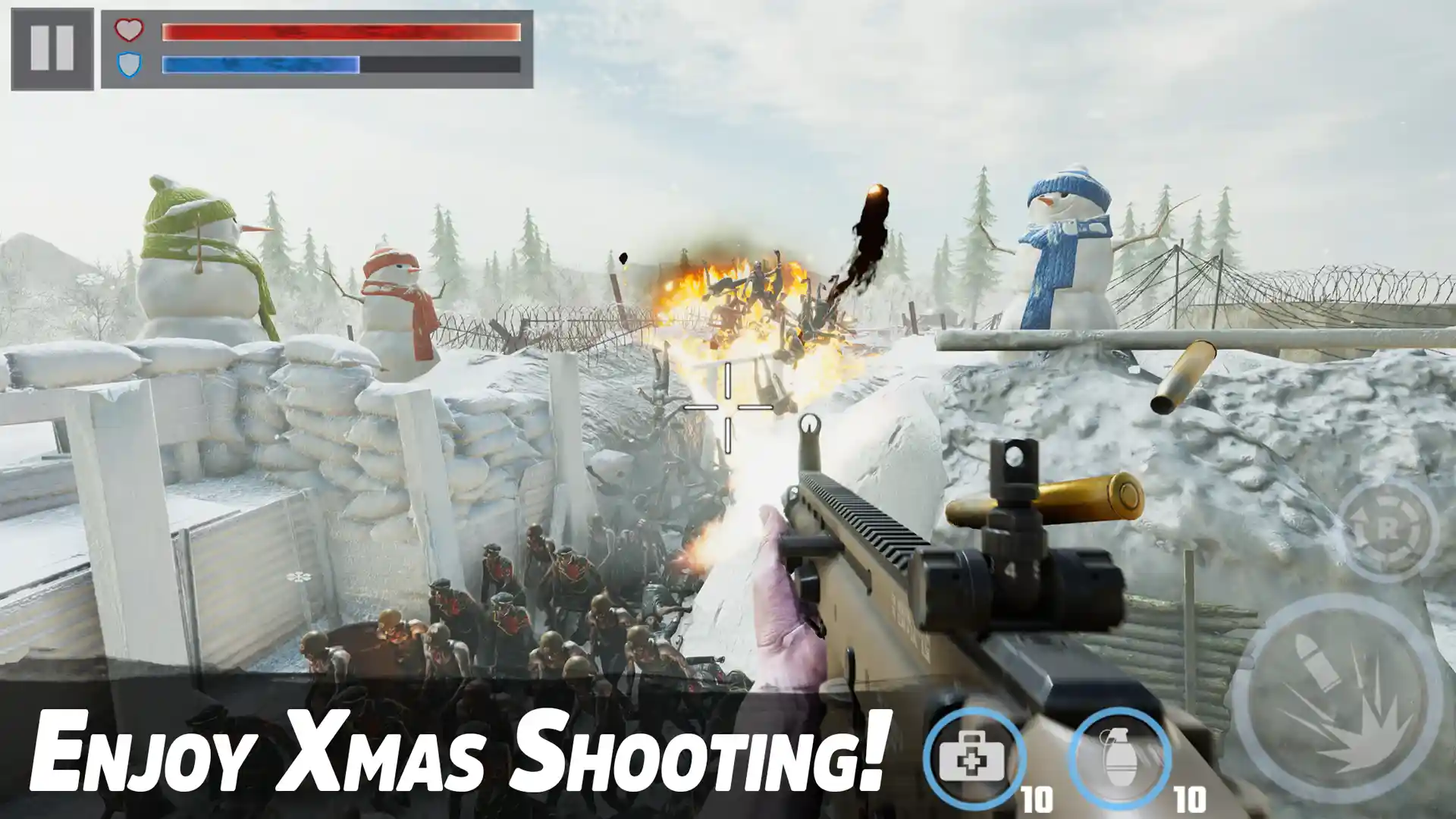Aim at the crosshair in screen center

pyautogui.click(x=726, y=409)
